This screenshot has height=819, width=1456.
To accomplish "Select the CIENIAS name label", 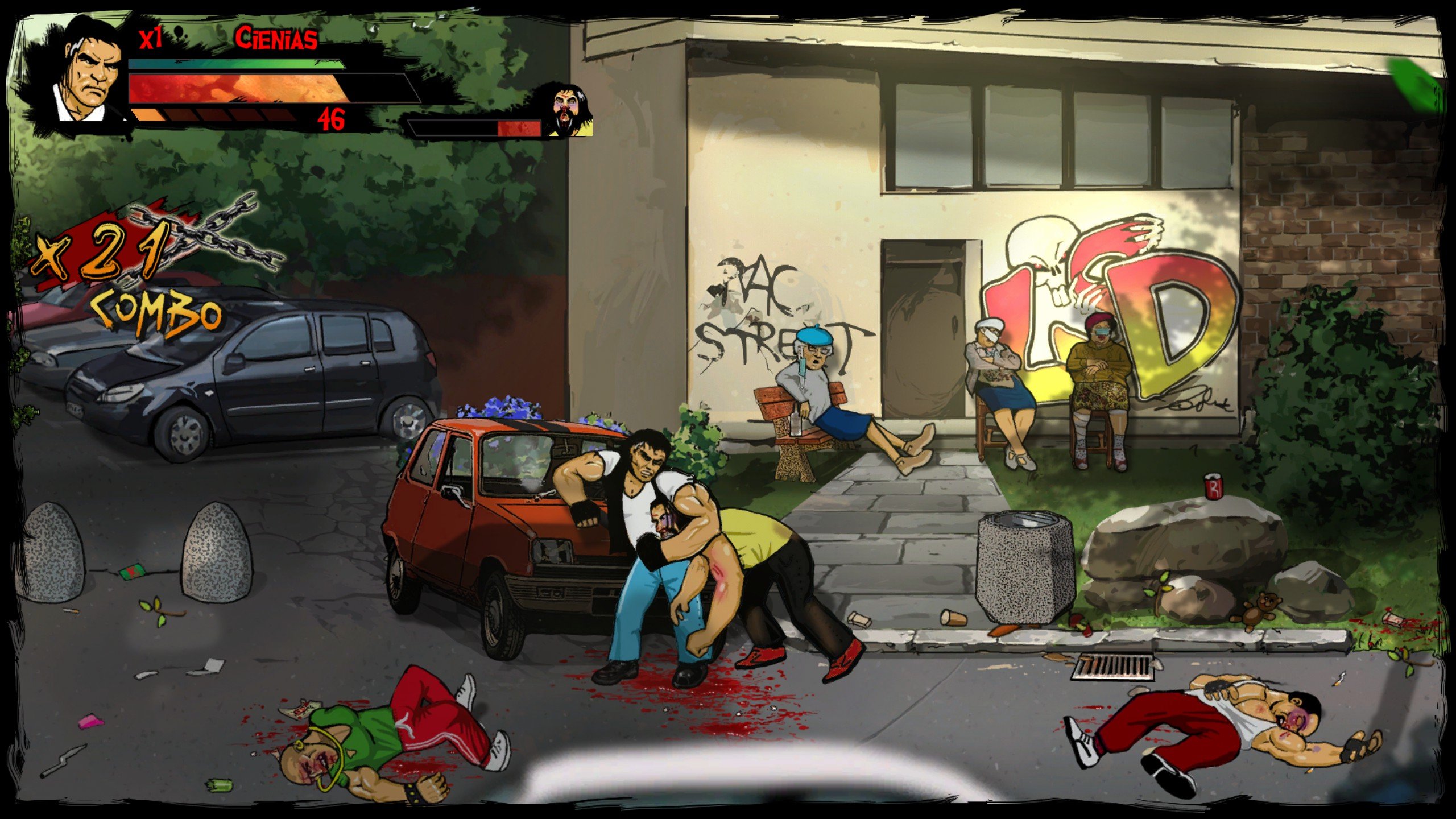I will tap(276, 40).
